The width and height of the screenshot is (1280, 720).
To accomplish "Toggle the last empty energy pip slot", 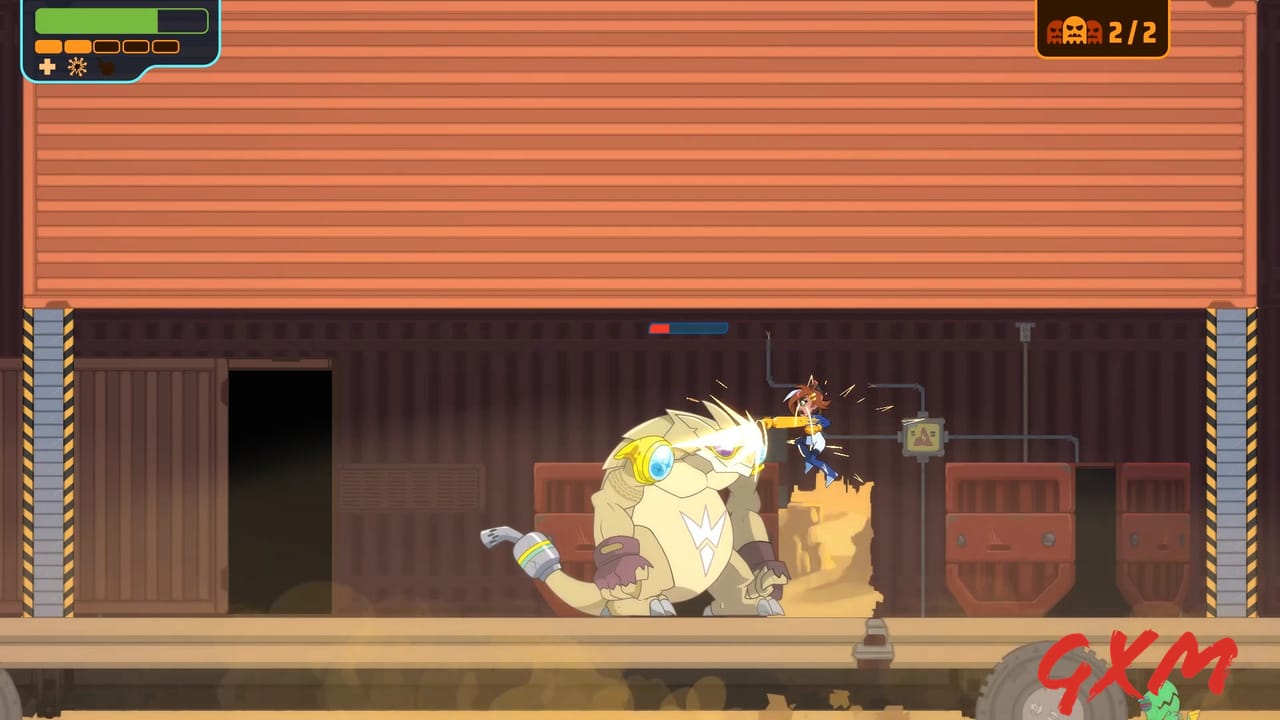I will tap(165, 47).
